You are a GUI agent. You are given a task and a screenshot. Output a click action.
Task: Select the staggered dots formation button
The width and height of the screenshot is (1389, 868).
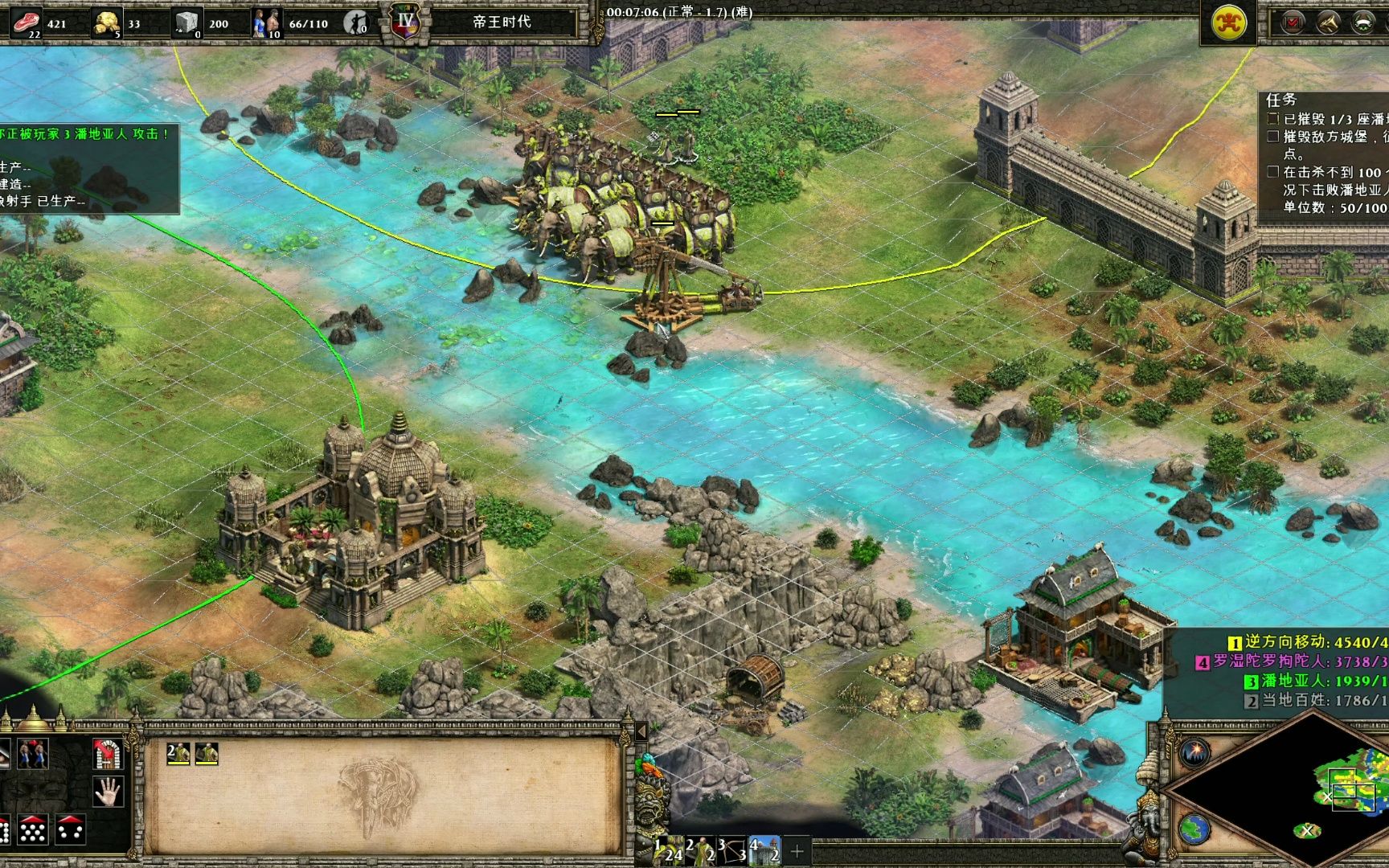[x=33, y=829]
